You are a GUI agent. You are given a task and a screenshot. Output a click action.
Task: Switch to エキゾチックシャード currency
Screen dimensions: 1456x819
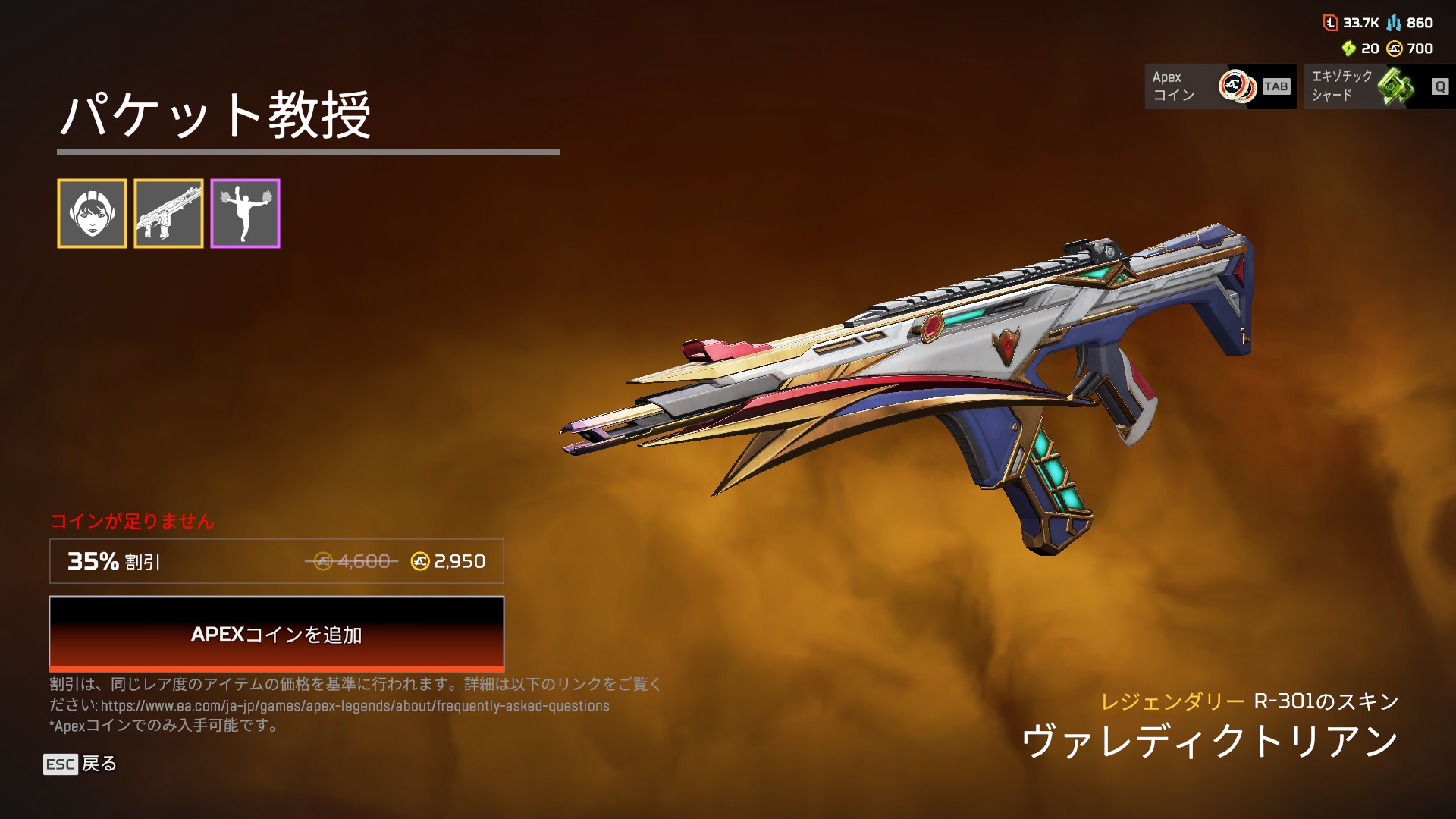pyautogui.click(x=1379, y=86)
